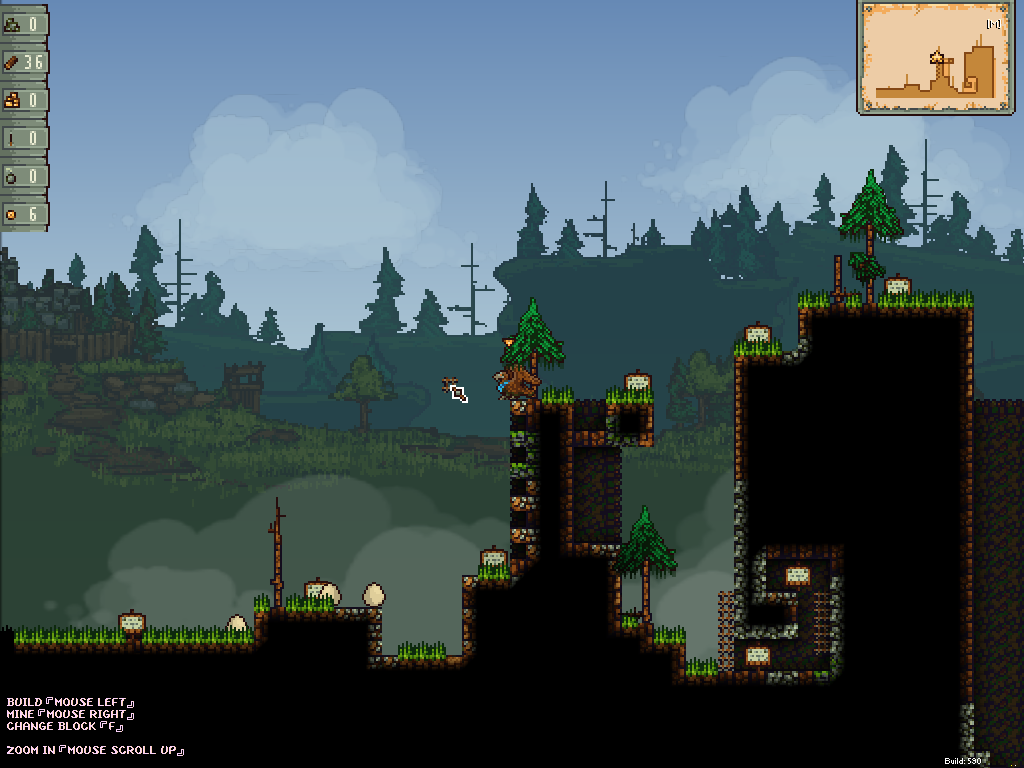Click the gold coin slot
The width and height of the screenshot is (1024, 768).
(x=24, y=214)
